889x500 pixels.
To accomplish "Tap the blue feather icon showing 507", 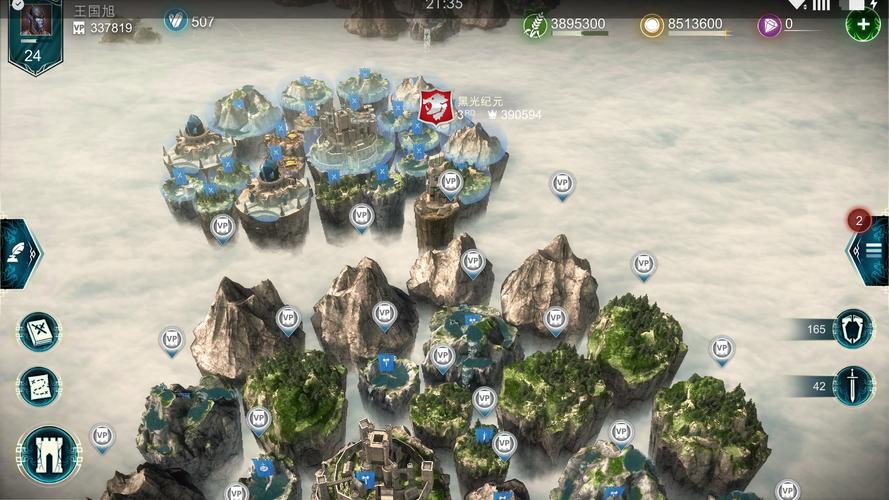I will point(176,20).
